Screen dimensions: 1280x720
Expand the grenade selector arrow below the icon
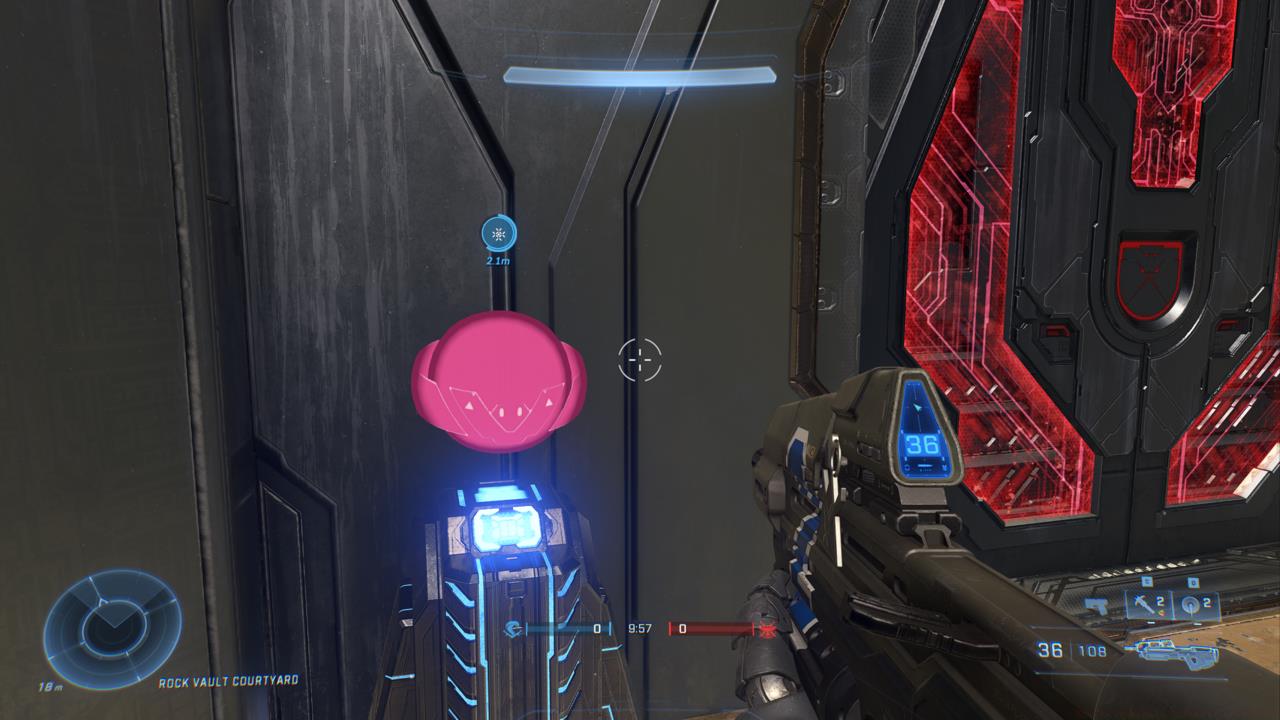tap(1150, 621)
